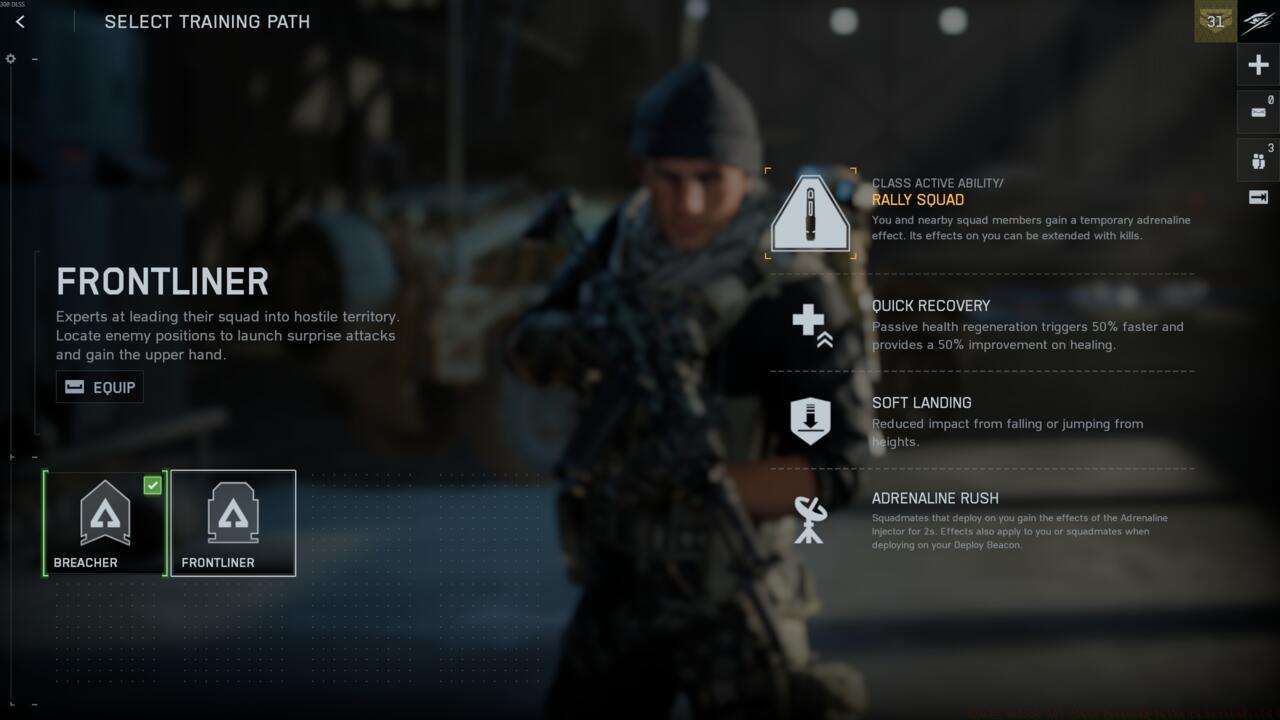Switch to the Frontliner training path card
1280x720 pixels.
click(233, 522)
